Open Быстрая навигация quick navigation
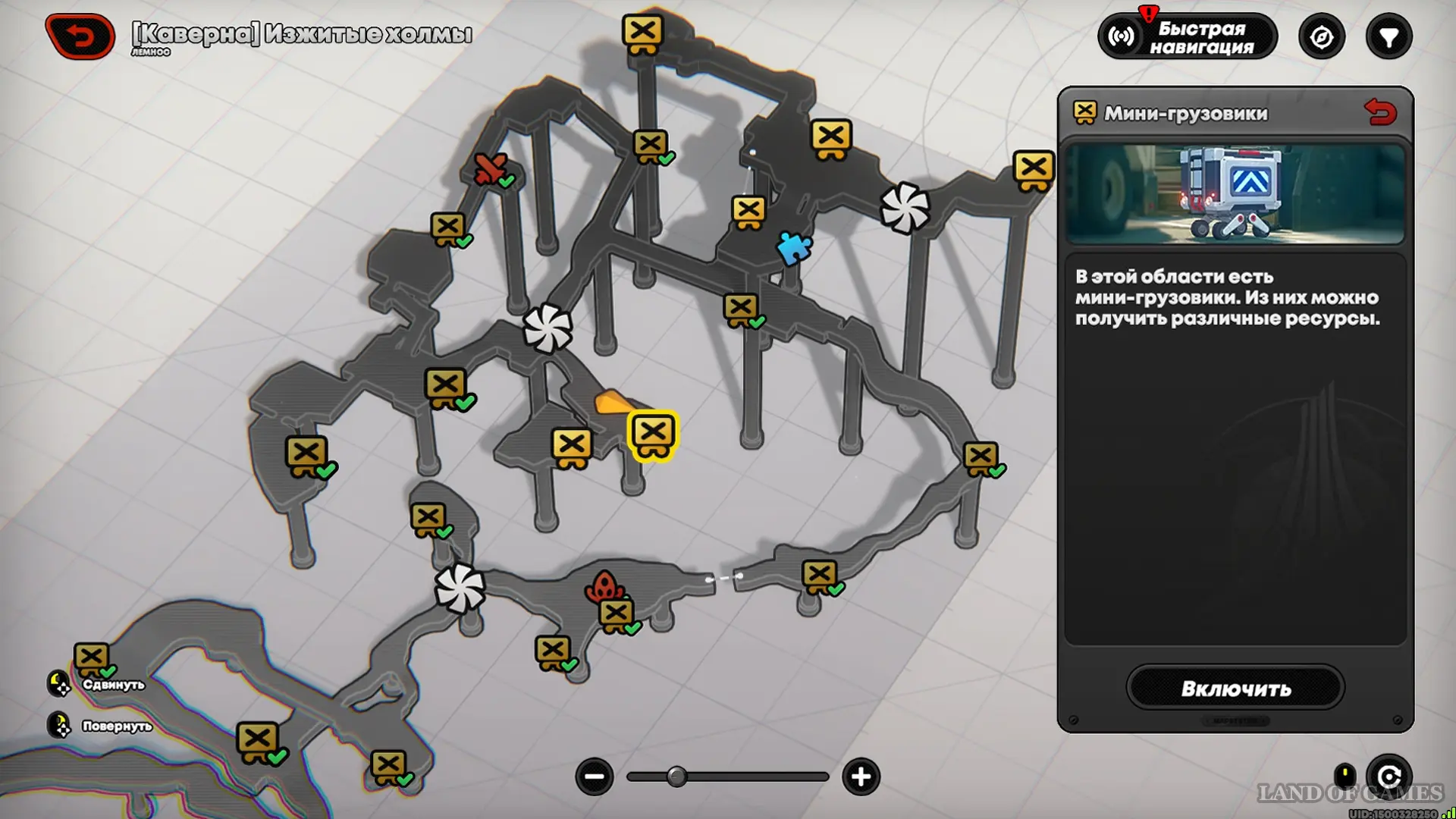The width and height of the screenshot is (1456, 819). [1188, 36]
